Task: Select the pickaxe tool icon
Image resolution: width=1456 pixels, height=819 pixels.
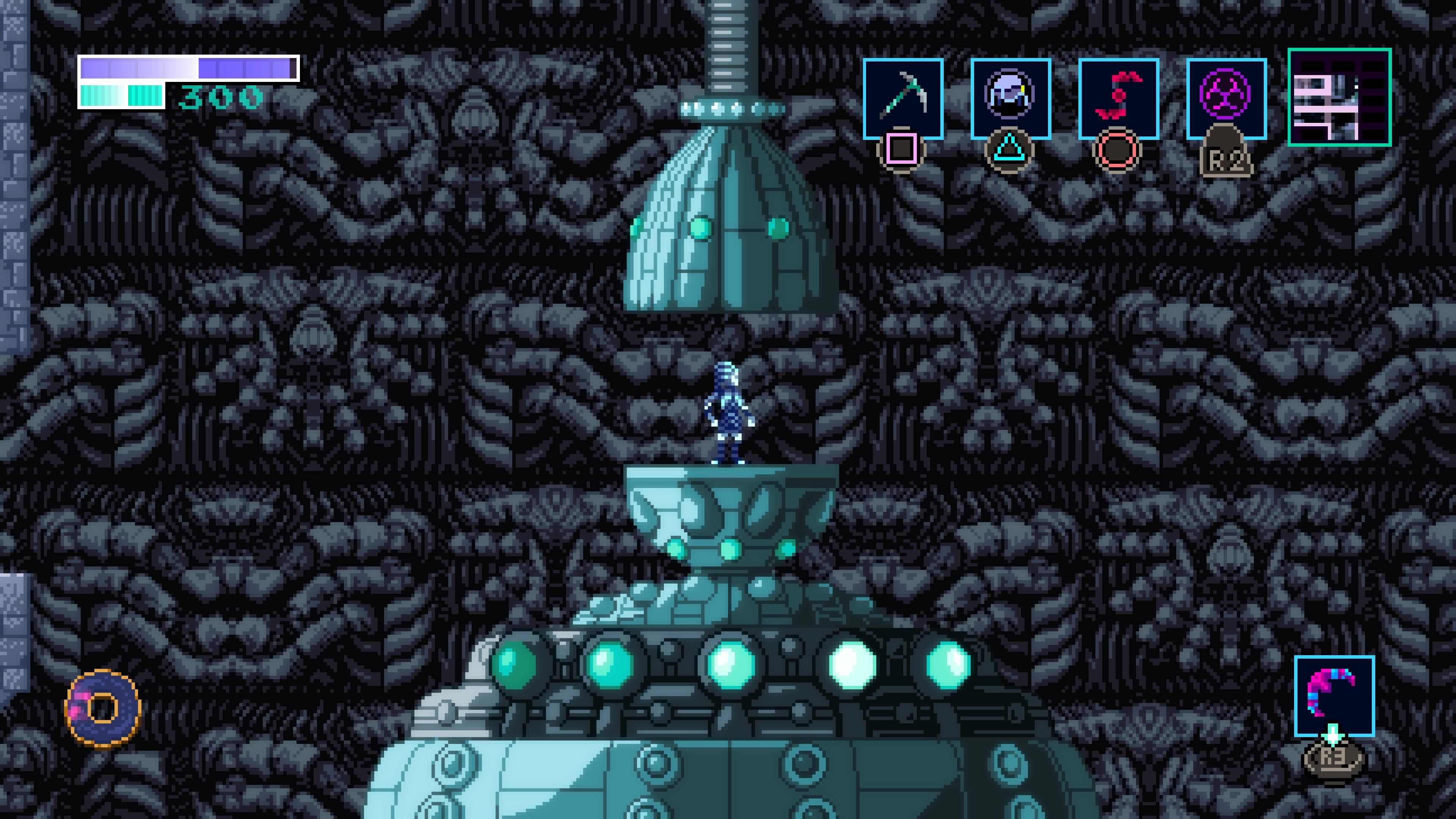Action: click(903, 98)
